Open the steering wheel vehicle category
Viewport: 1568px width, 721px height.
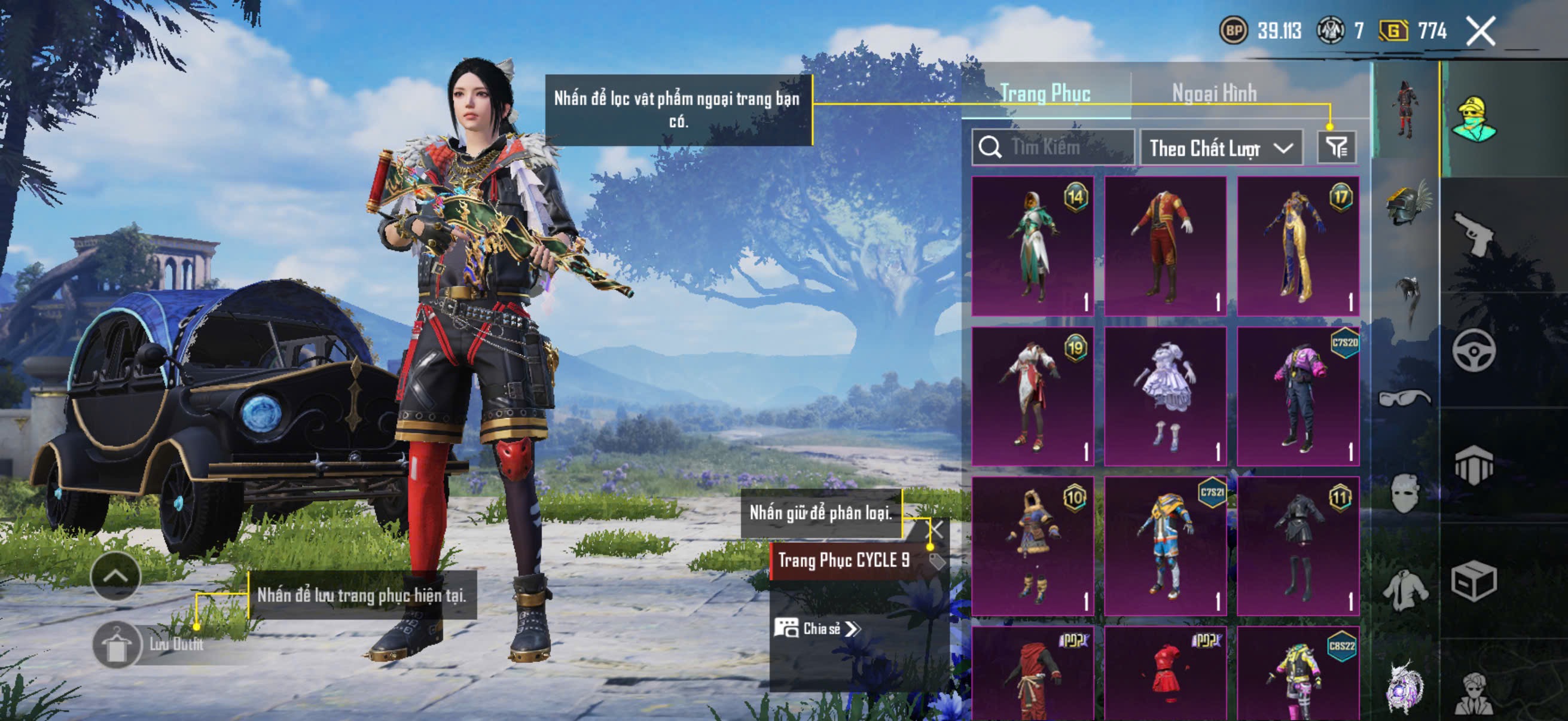coord(1474,350)
